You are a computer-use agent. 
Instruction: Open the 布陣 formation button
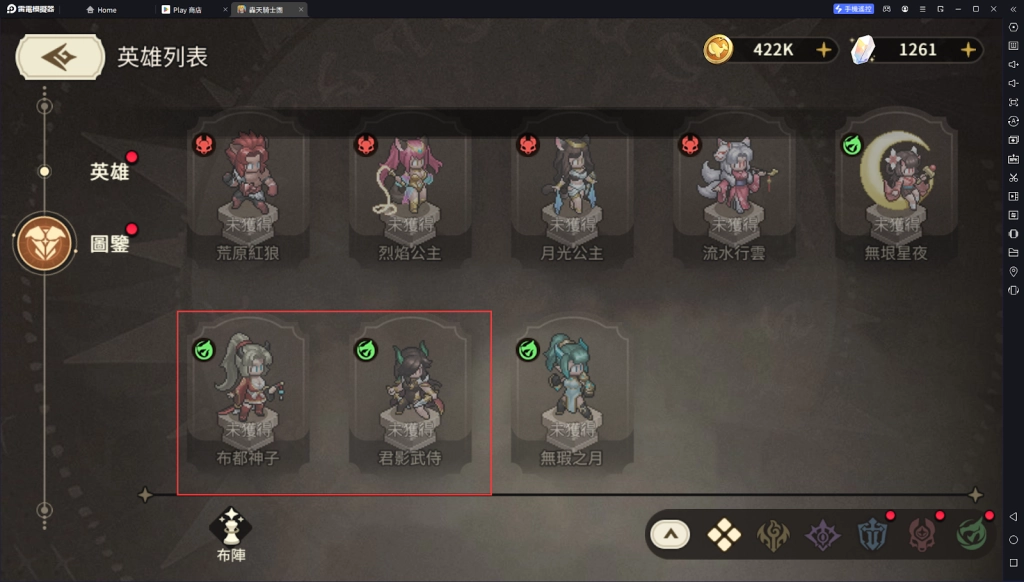tap(231, 534)
